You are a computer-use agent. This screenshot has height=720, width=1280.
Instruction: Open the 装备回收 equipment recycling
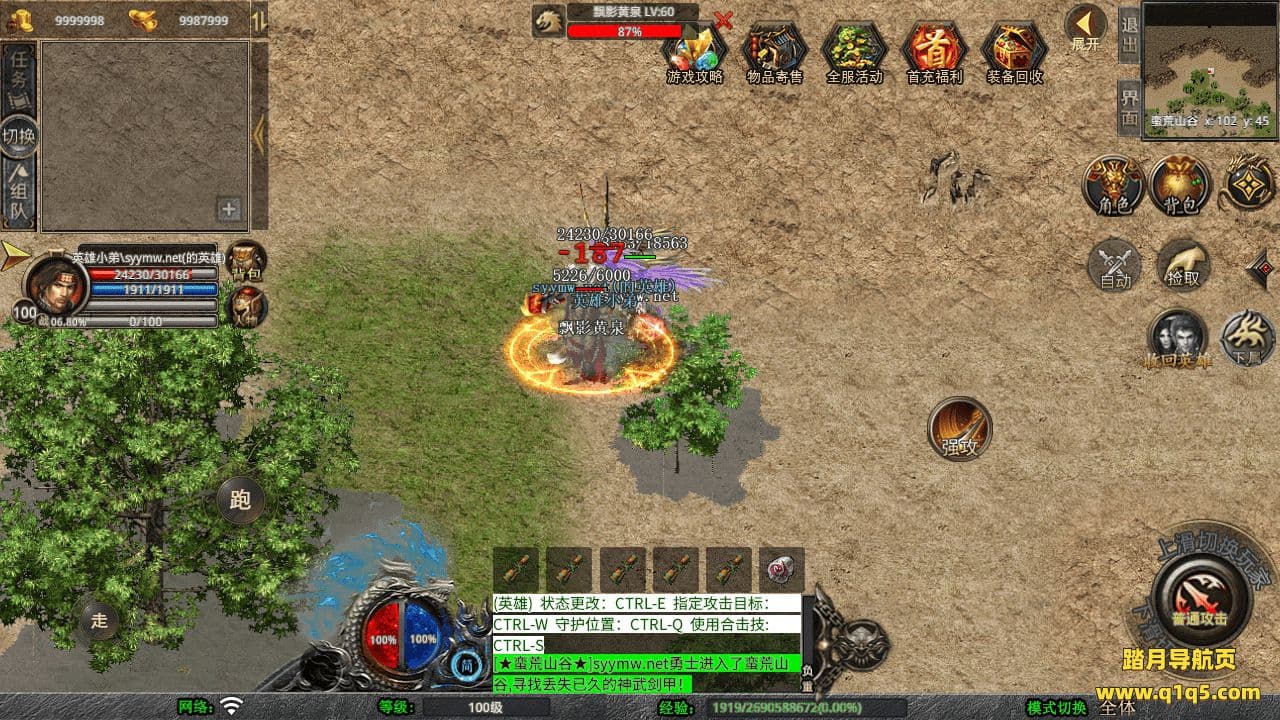tap(1014, 52)
